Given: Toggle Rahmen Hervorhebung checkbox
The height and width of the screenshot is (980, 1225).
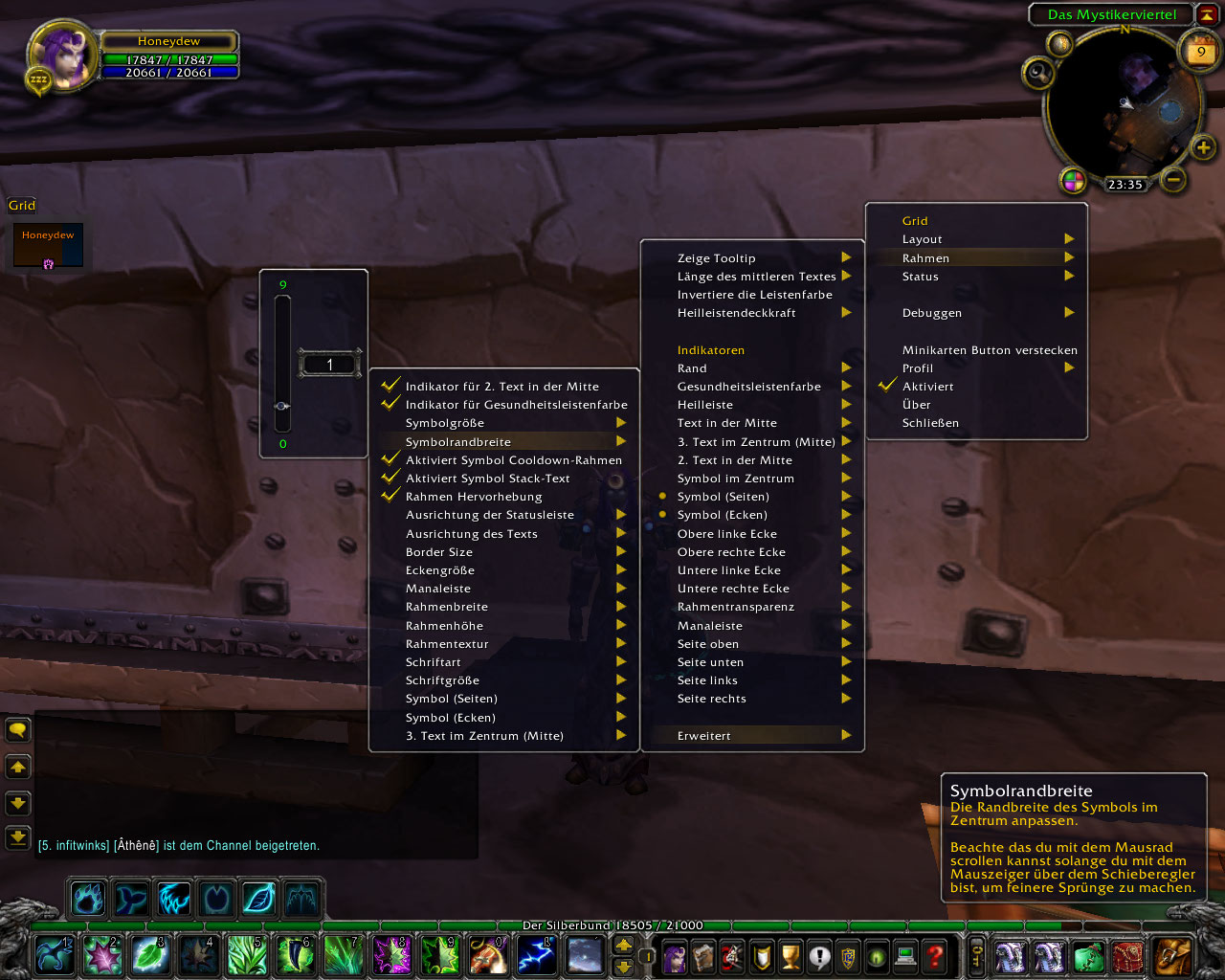Looking at the screenshot, I should 474,497.
